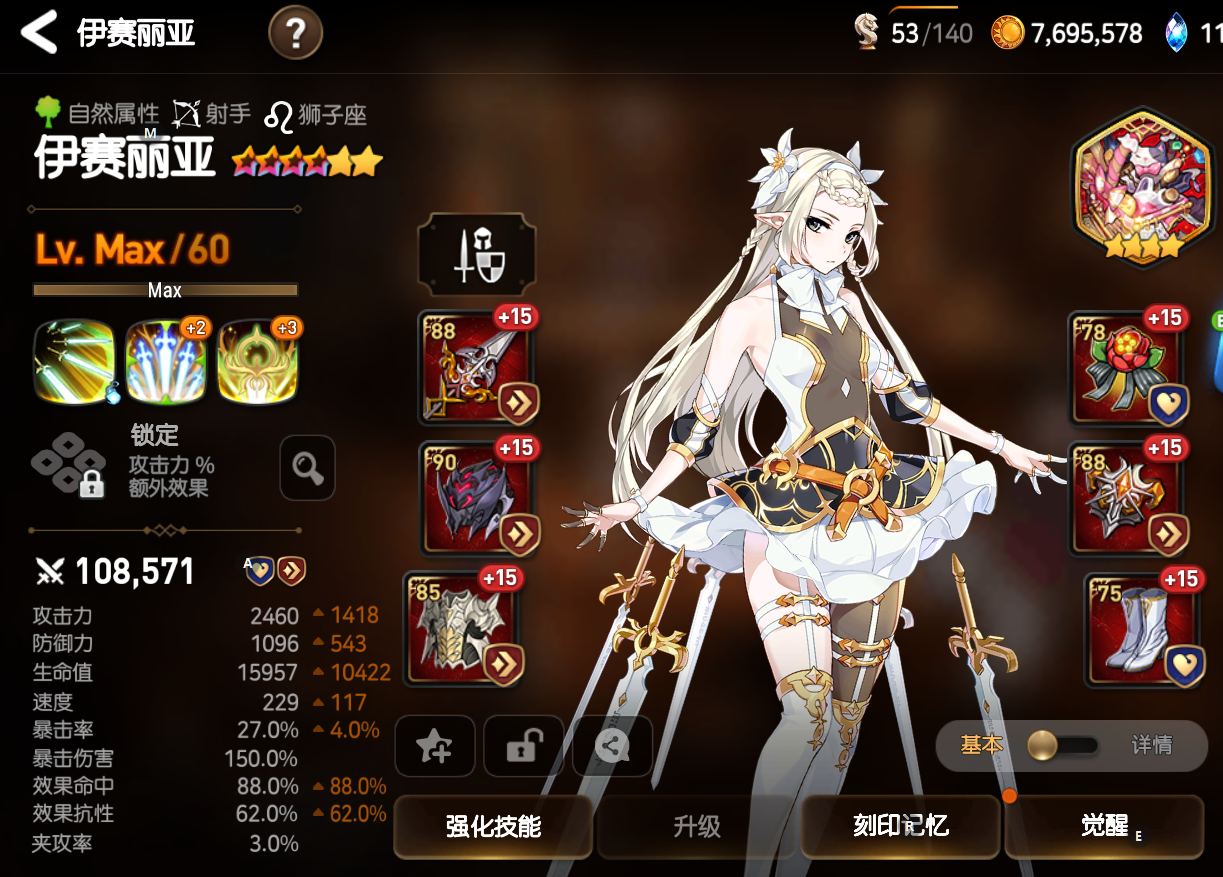Screen dimensions: 1223x877
Task: Open the 强化技能 skill enhance menu
Action: click(x=493, y=826)
